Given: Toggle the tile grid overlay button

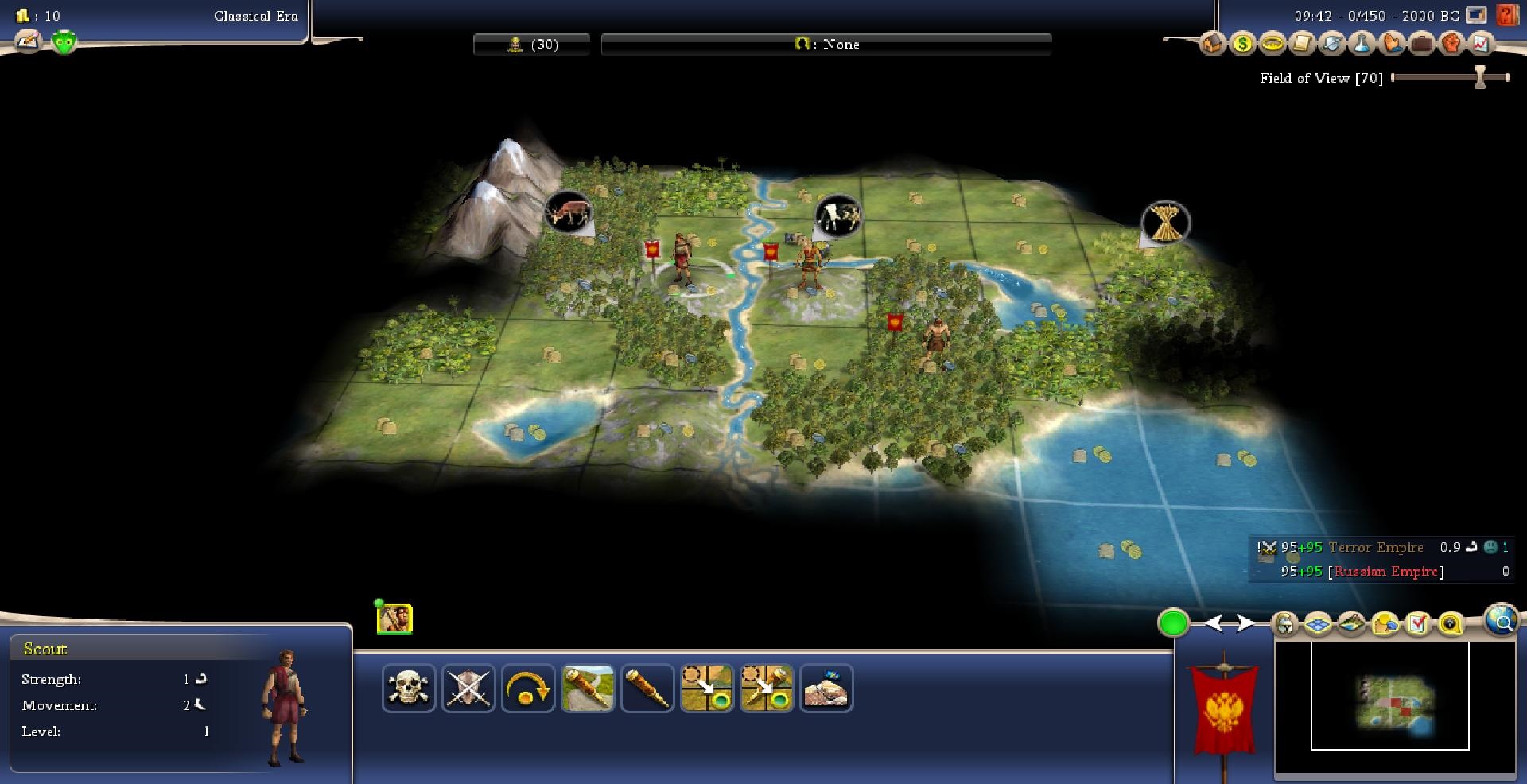Looking at the screenshot, I should point(1318,624).
